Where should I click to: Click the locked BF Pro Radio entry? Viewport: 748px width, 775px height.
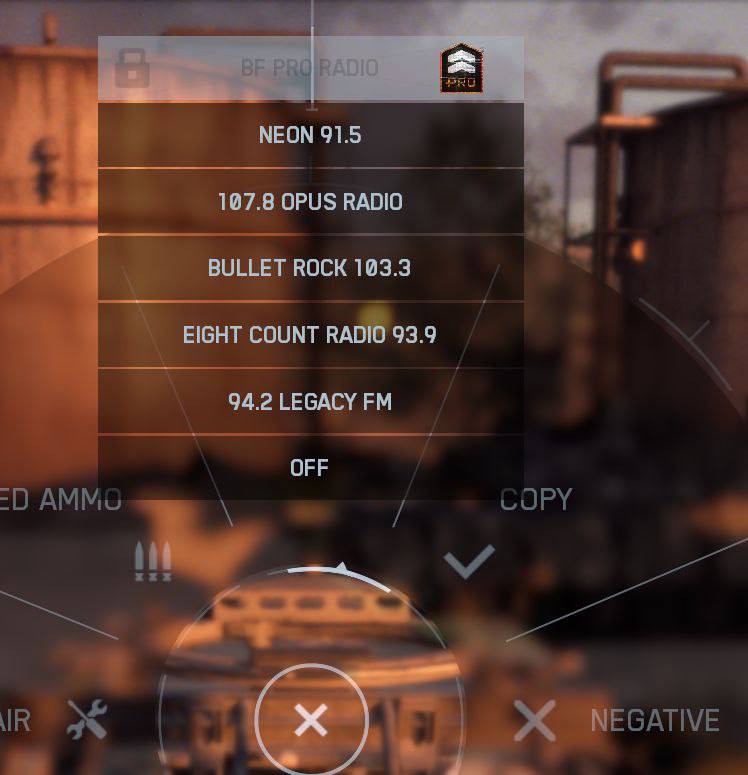click(310, 68)
